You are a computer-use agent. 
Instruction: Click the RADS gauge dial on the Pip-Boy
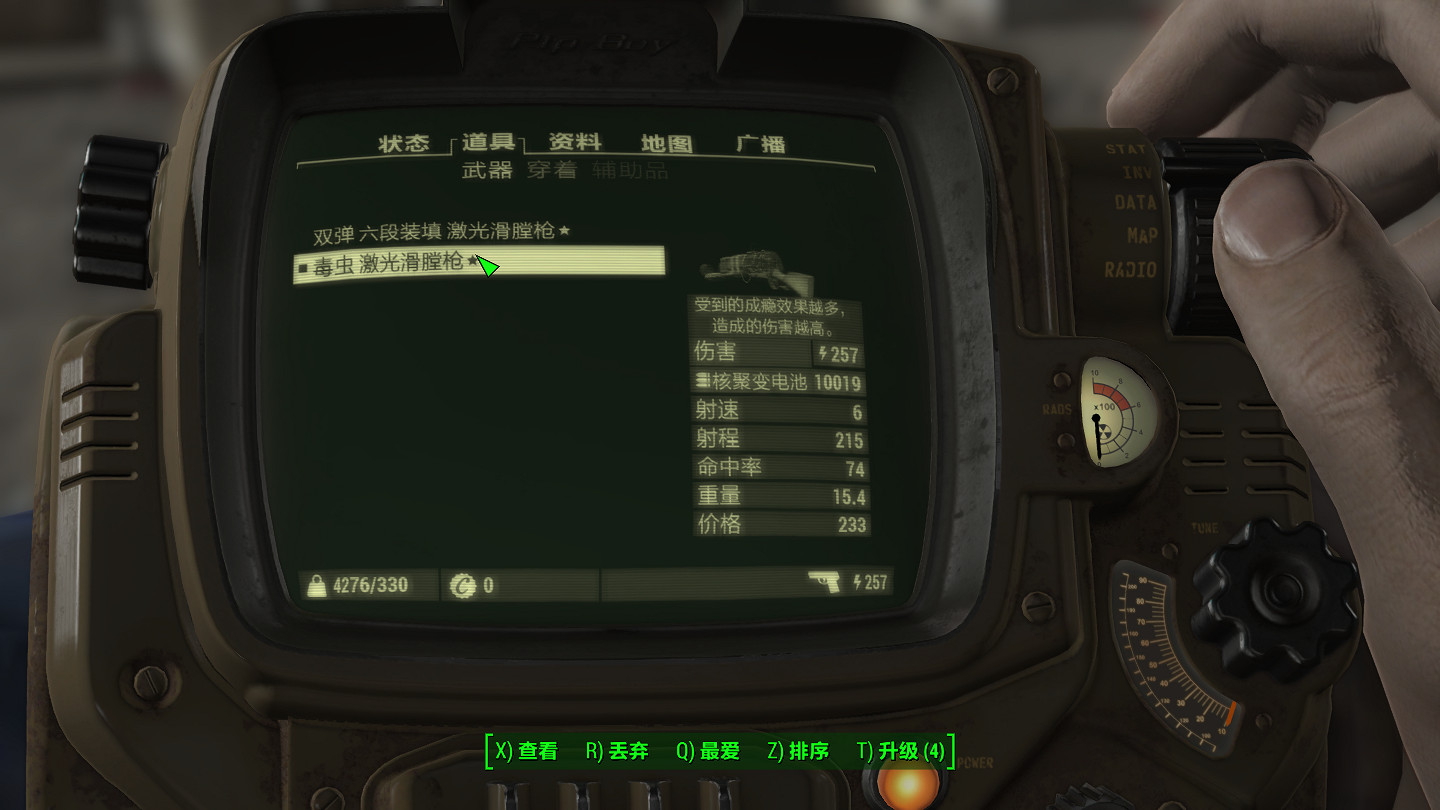point(1118,412)
